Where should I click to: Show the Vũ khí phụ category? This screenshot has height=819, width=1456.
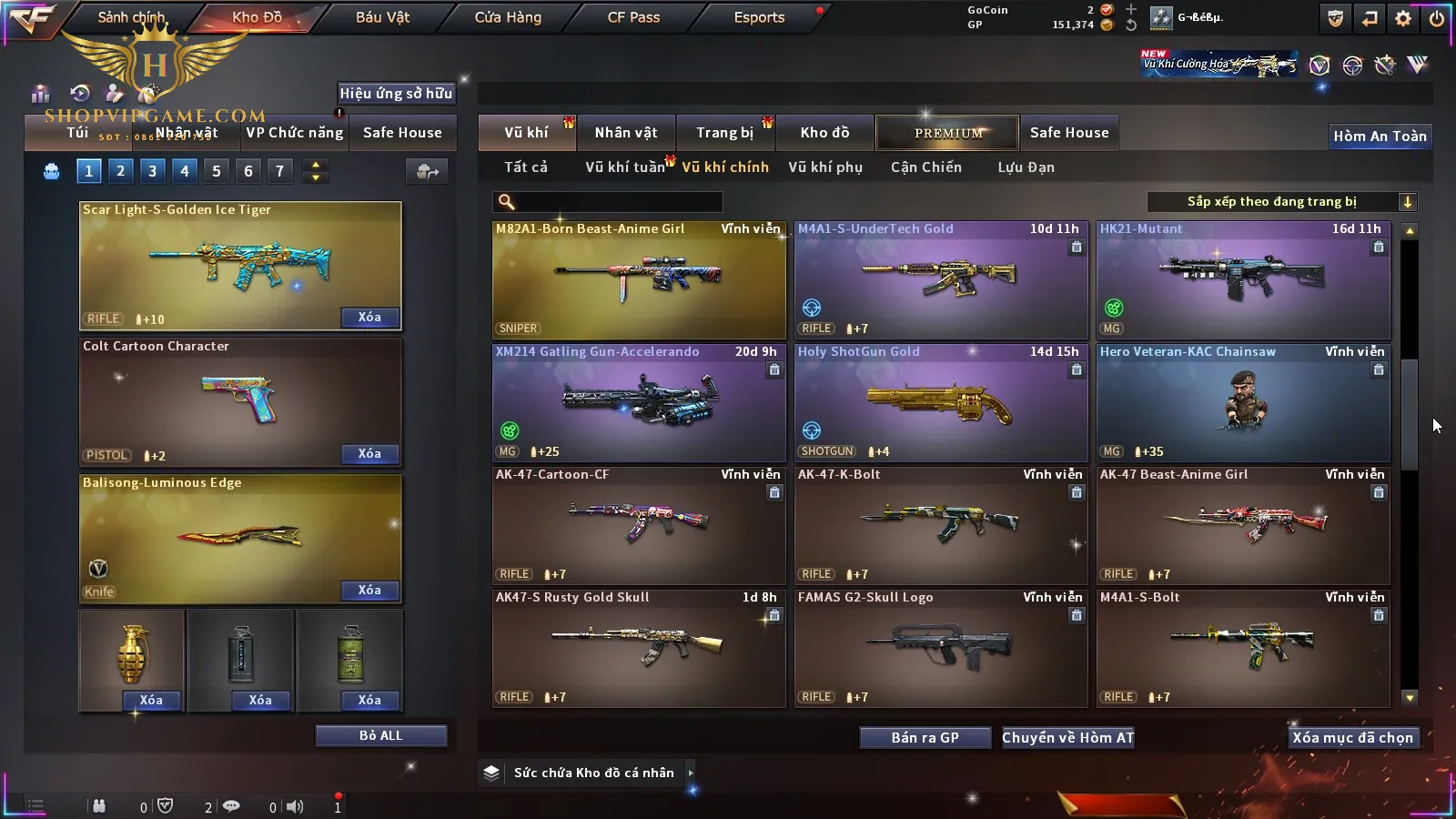824,167
